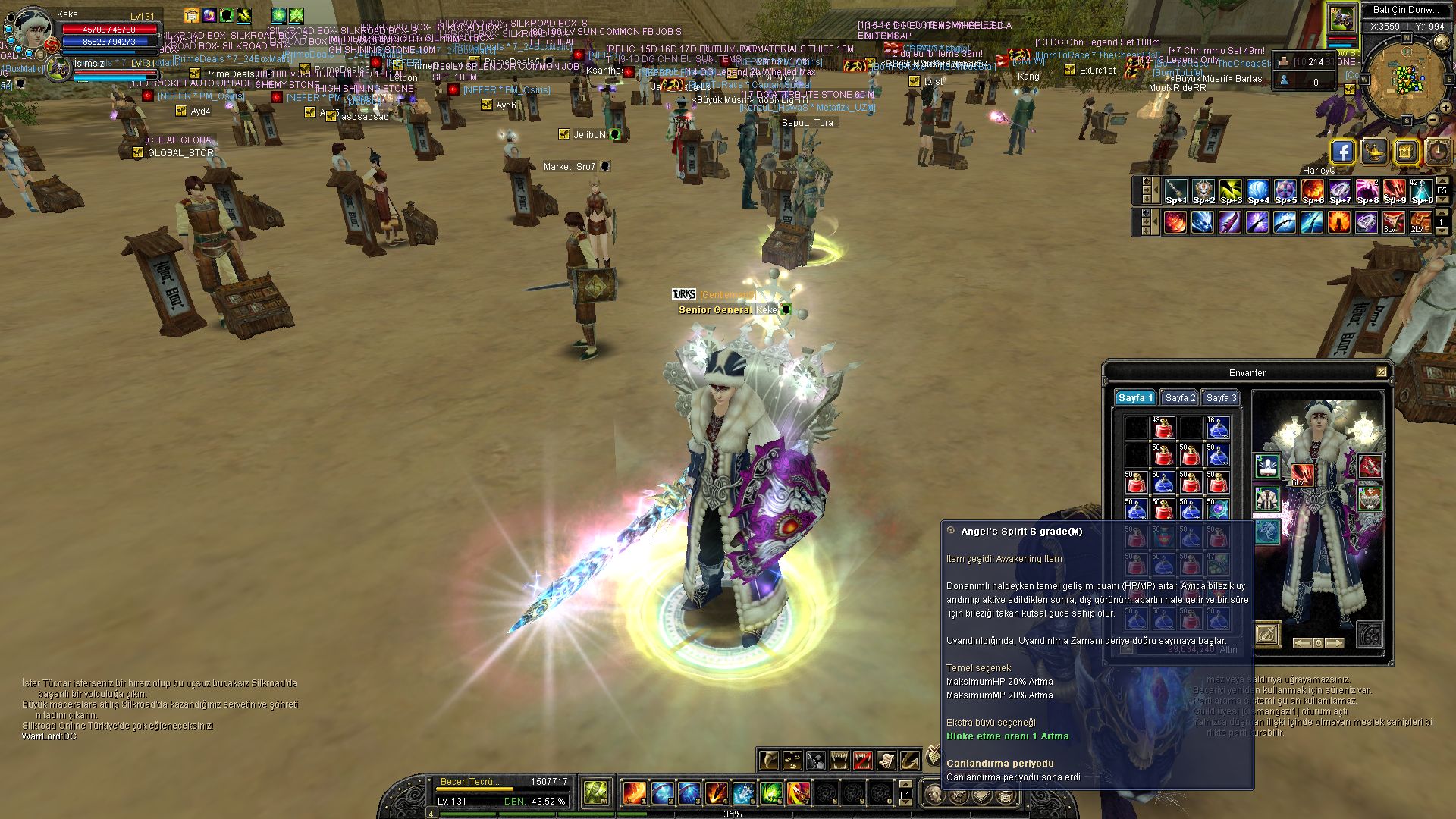Screen dimensions: 1456x819
Task: Zoom in the minimap with the plus button
Action: point(1447,108)
